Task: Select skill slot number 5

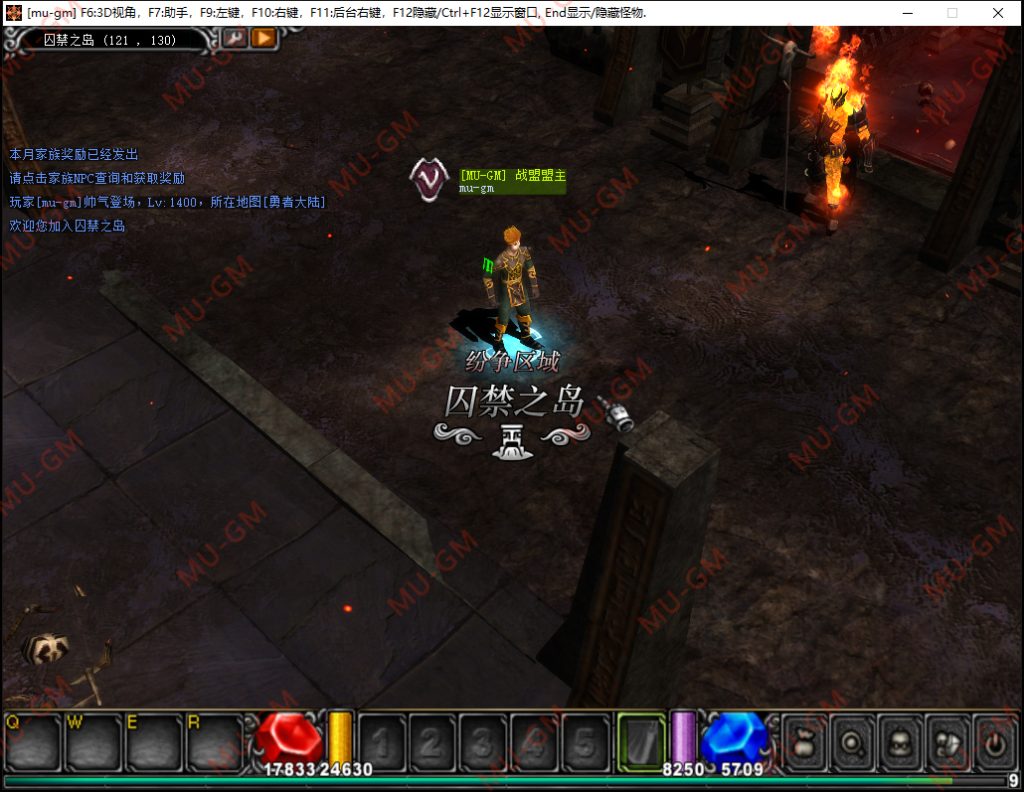Action: coord(586,742)
